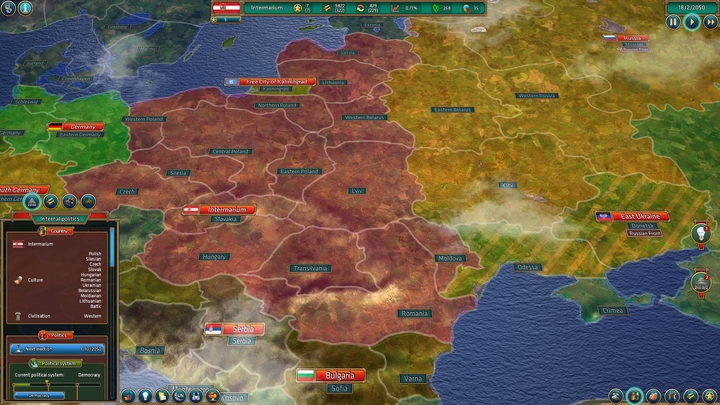The width and height of the screenshot is (720, 405).
Task: Click the lightbulb icon in the bottom toolbar
Action: click(x=147, y=396)
